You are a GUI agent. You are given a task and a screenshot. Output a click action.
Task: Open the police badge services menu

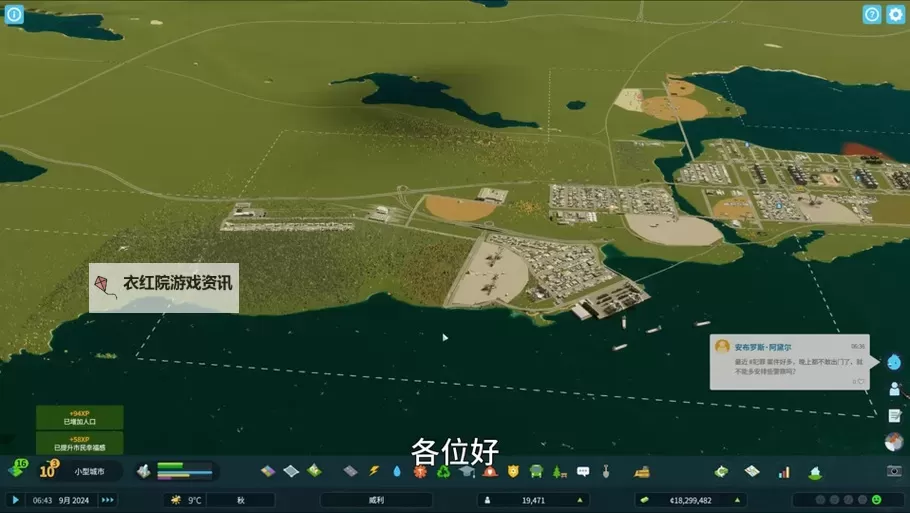[x=513, y=471]
